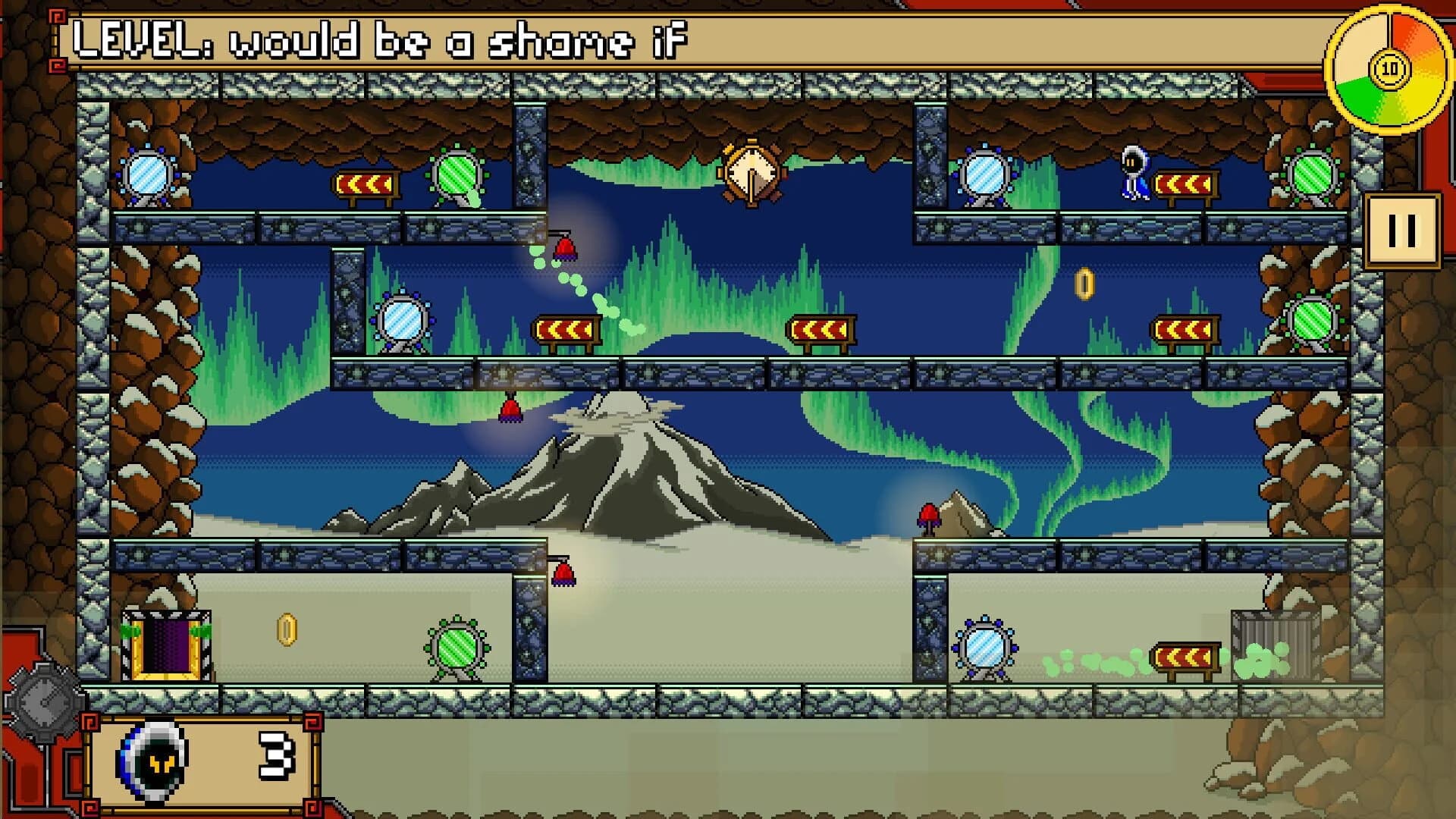Screen dimensions: 1456x819
Task: Click the falling red bomb below the top platform
Action: 566,248
